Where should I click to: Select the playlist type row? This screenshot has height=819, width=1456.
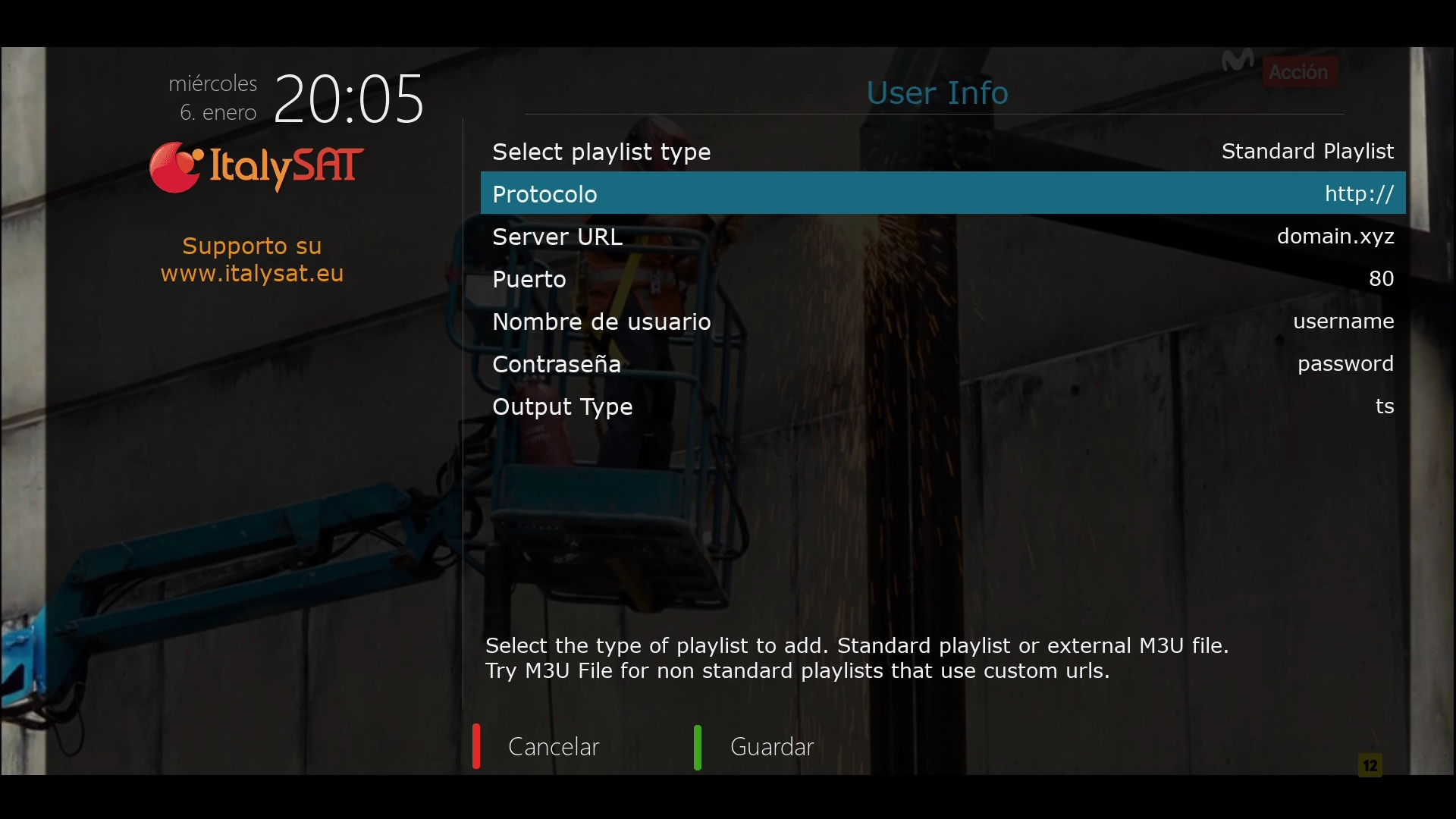point(943,152)
